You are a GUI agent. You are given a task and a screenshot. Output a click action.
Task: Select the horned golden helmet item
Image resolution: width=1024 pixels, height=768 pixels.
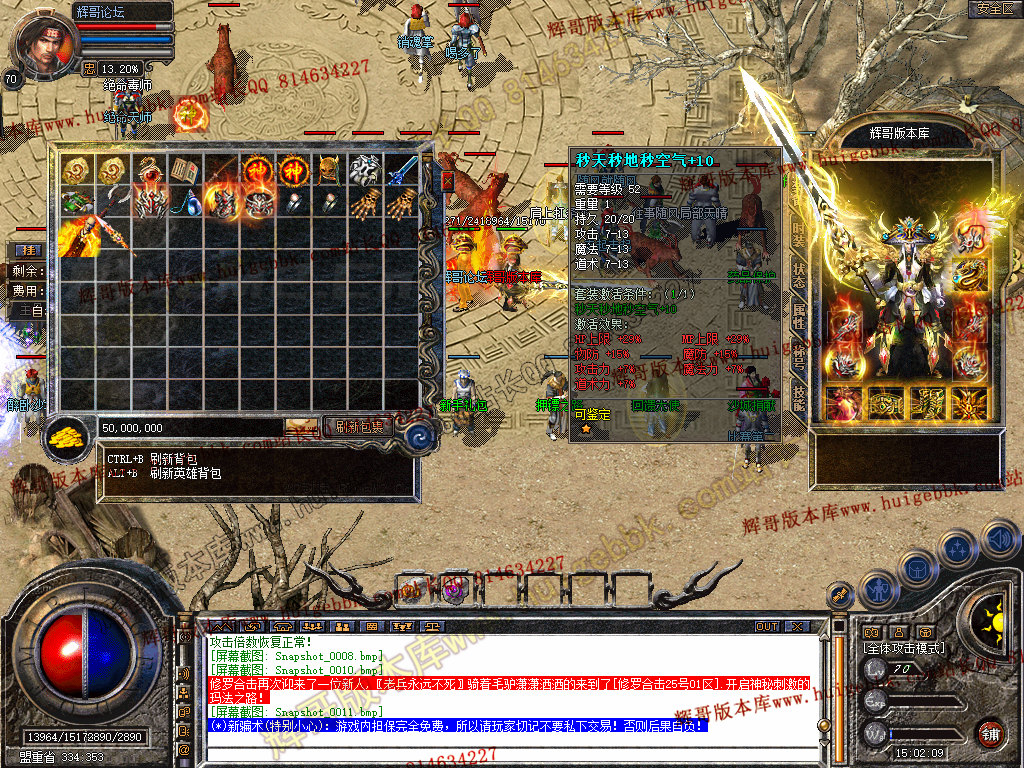tap(329, 171)
